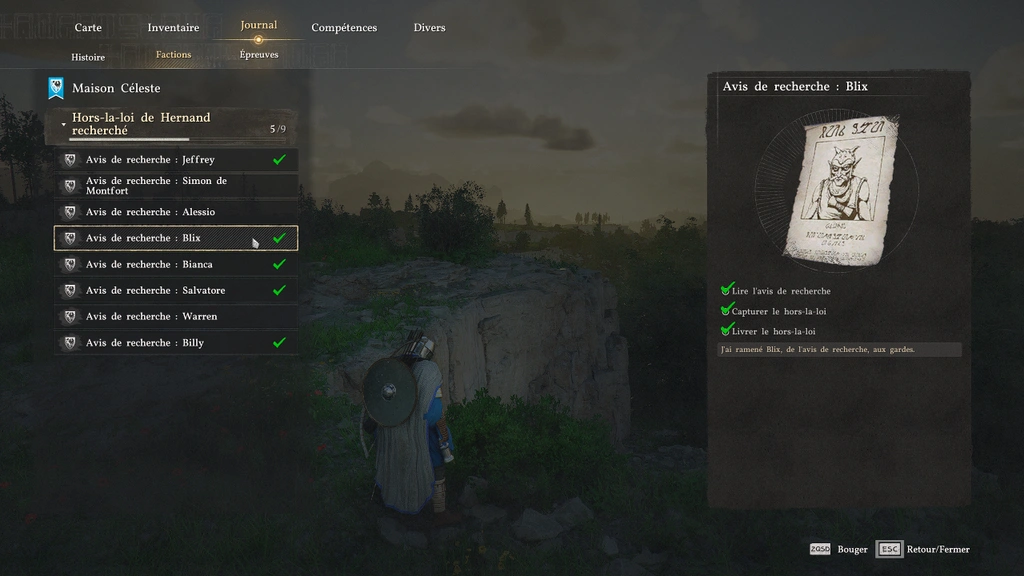Switch to the Inventaire tab
The image size is (1024, 576).
[x=173, y=28]
